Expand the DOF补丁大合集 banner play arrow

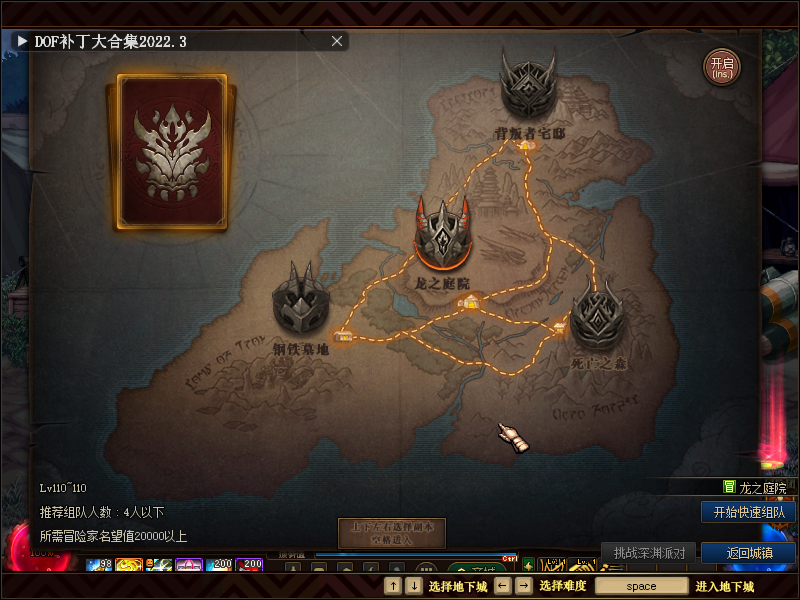pyautogui.click(x=21, y=41)
